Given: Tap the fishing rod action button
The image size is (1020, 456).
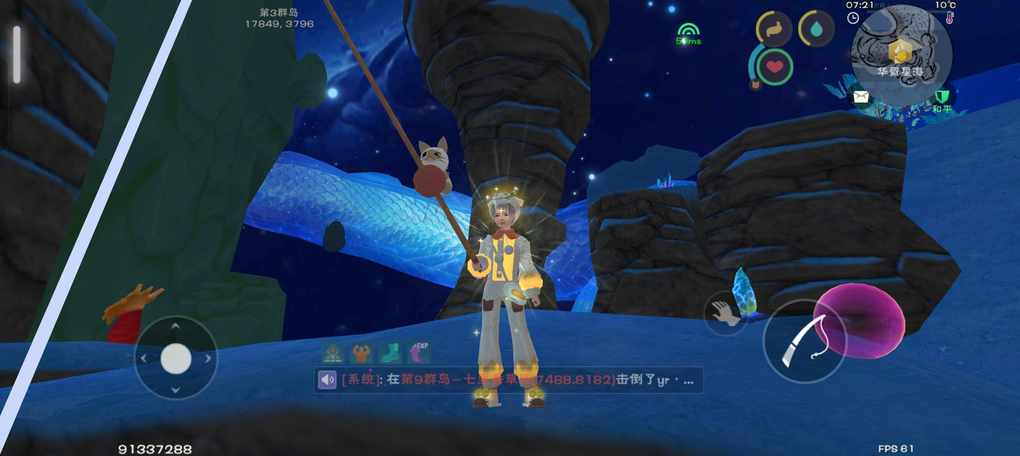Looking at the screenshot, I should click(804, 341).
